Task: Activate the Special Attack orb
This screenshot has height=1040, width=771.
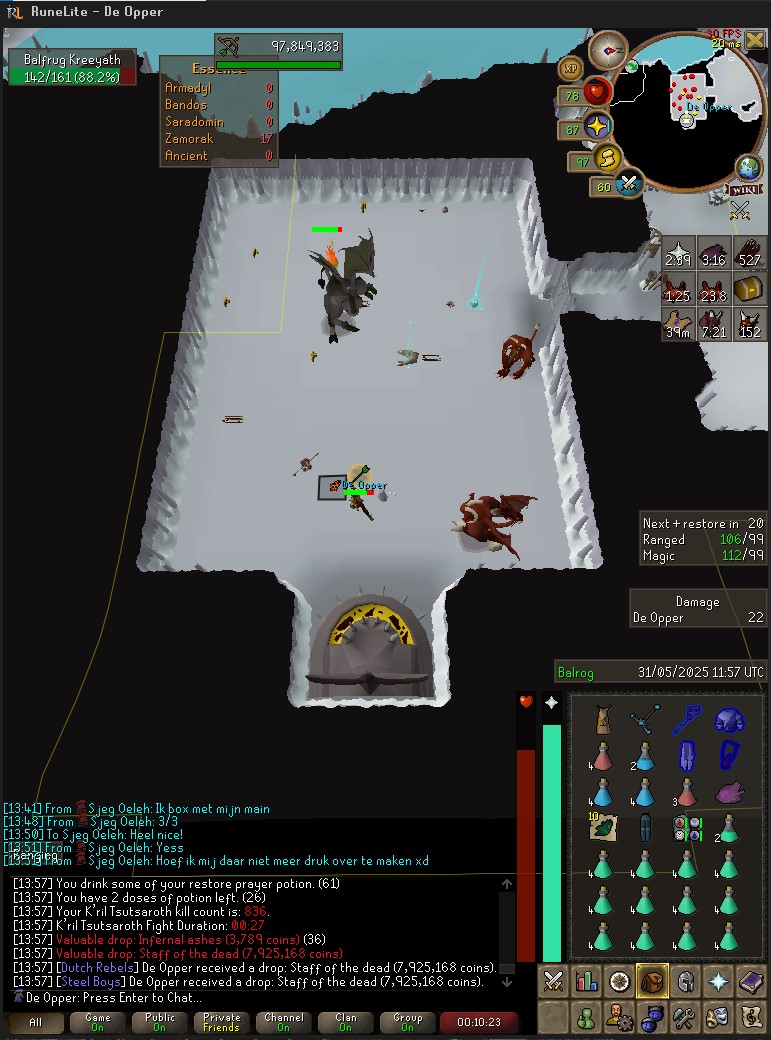Action: (630, 185)
